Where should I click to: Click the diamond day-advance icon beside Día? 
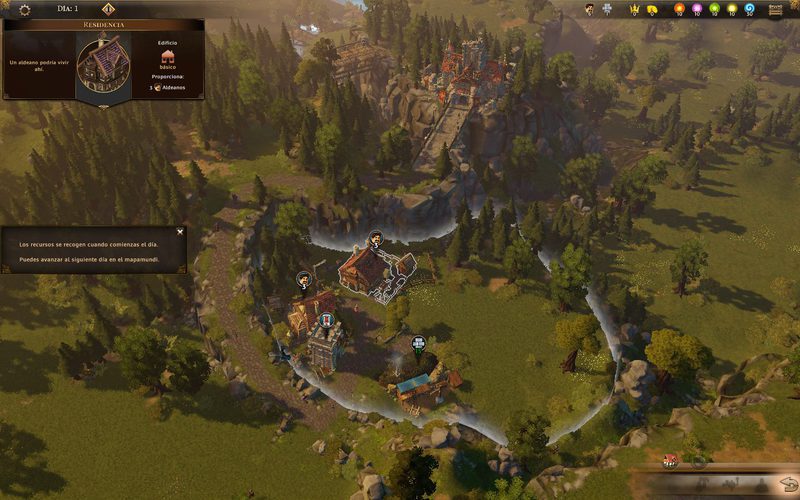(108, 9)
